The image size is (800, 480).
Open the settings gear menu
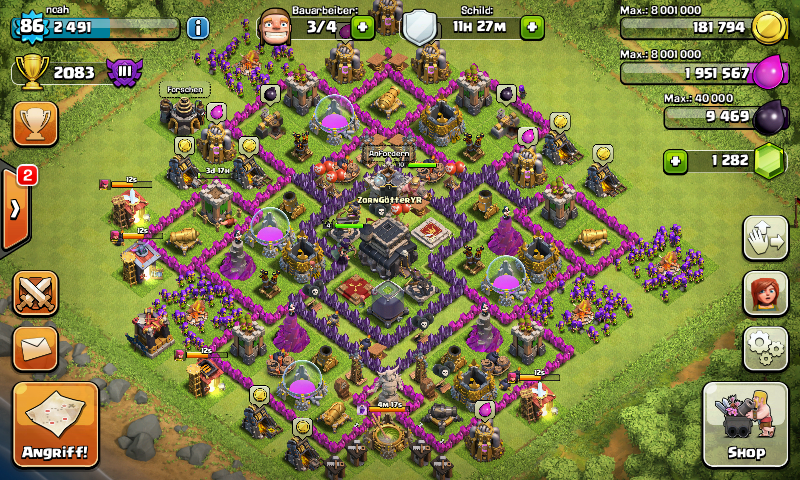tap(765, 348)
